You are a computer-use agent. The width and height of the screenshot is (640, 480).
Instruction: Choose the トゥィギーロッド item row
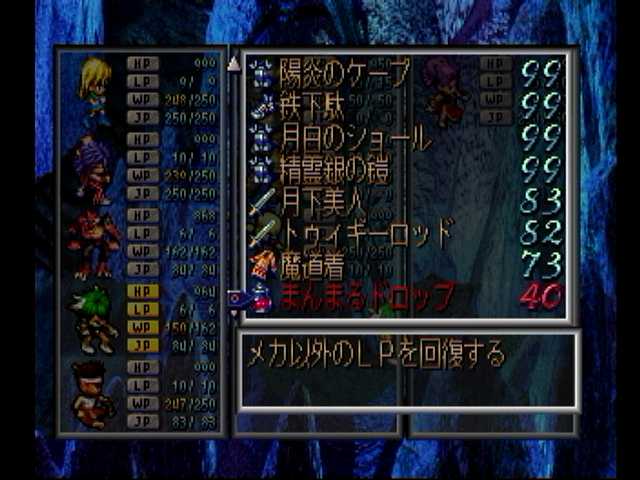pyautogui.click(x=365, y=232)
